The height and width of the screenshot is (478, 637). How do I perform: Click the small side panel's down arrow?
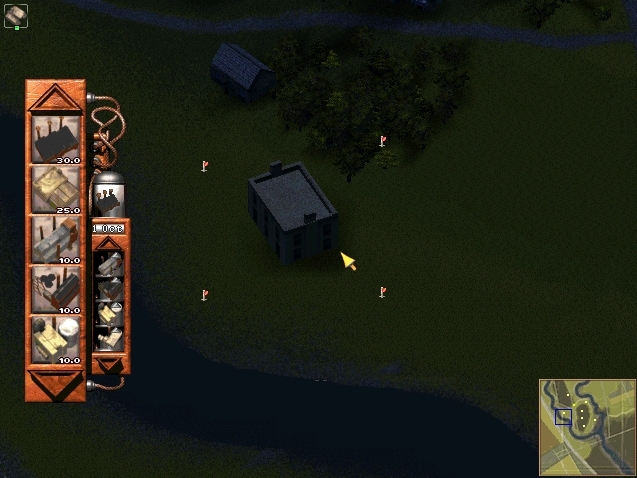tap(110, 363)
